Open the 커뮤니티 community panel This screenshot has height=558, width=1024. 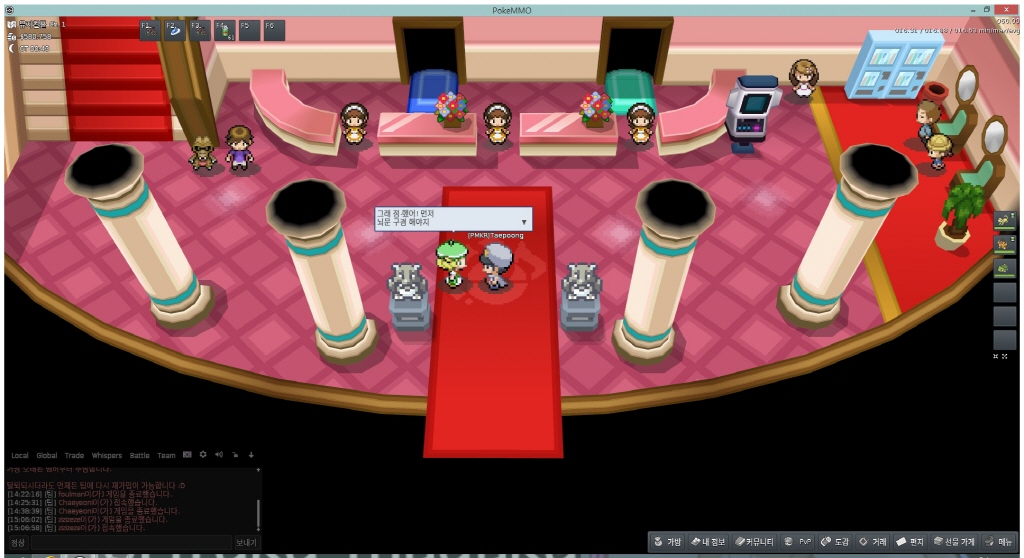754,541
